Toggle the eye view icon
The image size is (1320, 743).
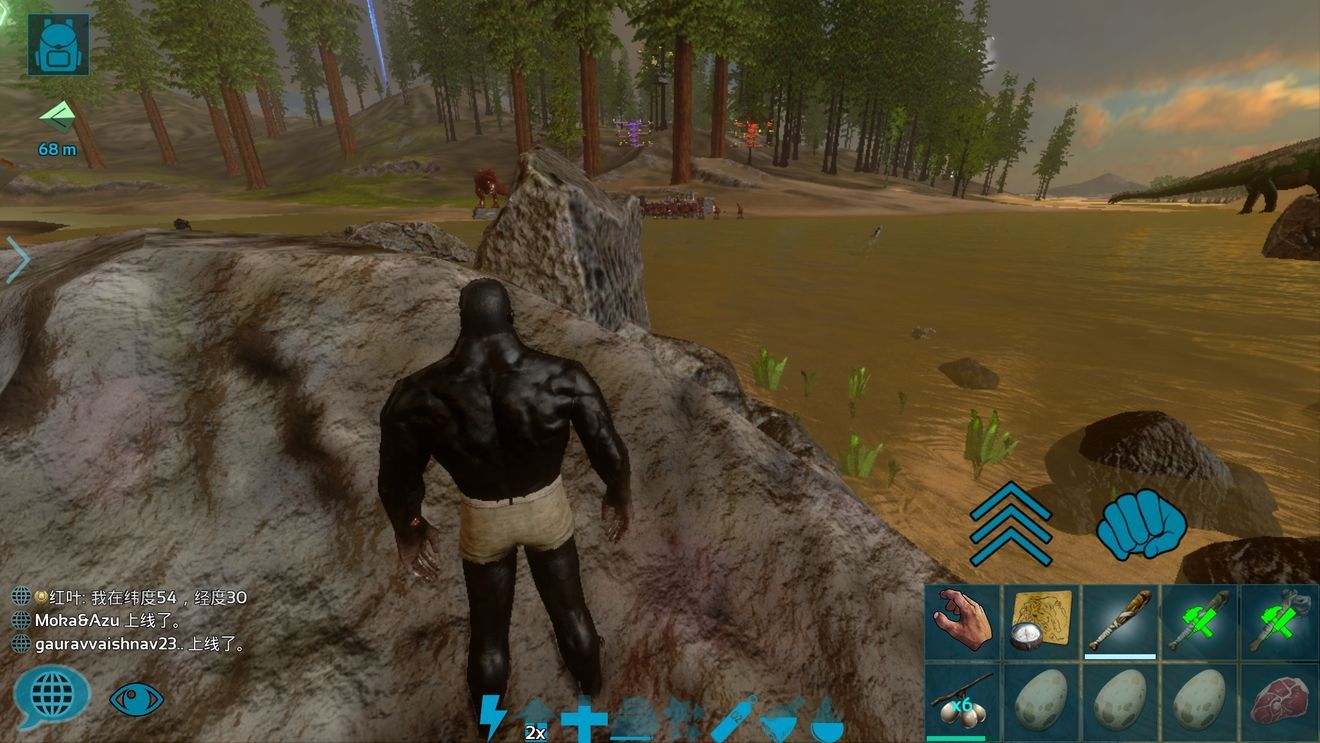136,699
